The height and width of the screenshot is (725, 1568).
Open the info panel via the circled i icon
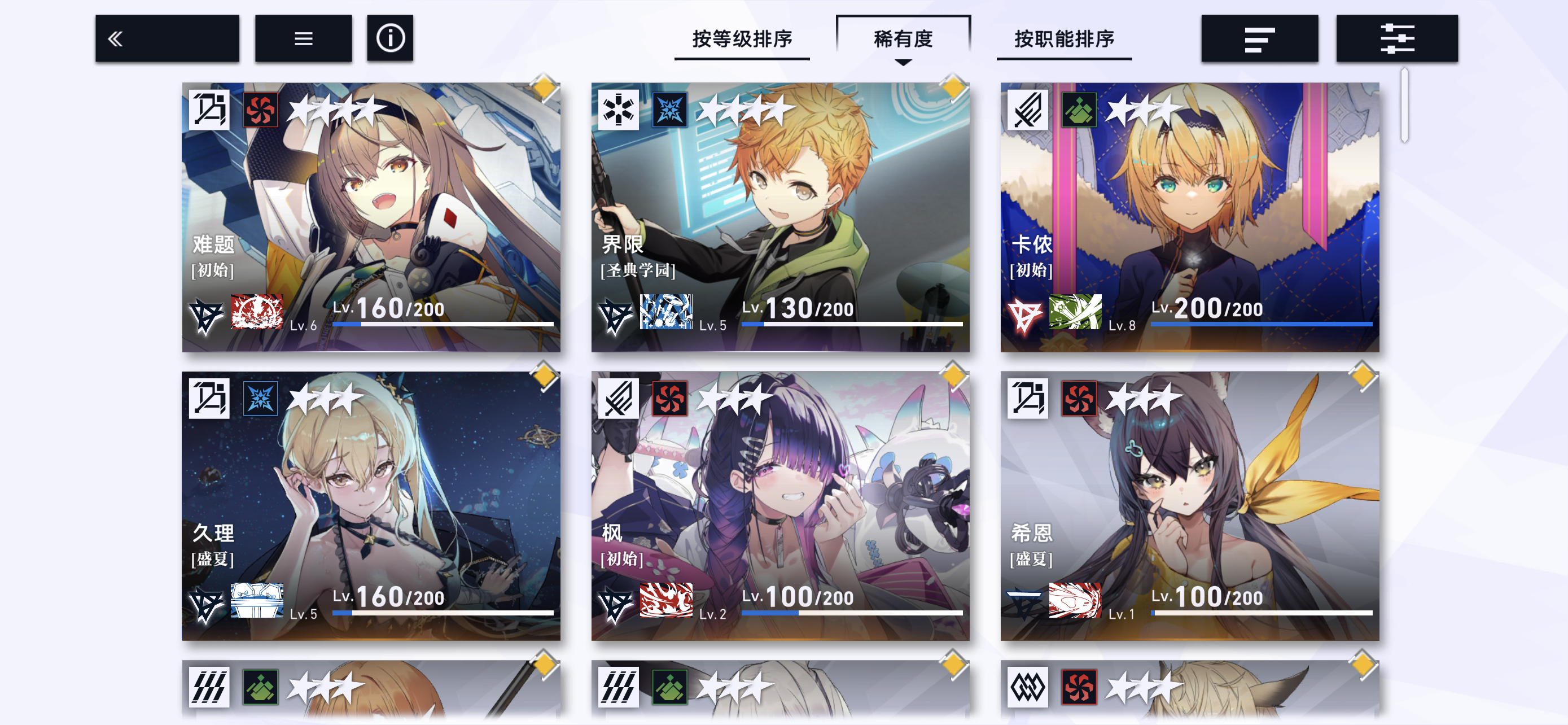pos(389,38)
